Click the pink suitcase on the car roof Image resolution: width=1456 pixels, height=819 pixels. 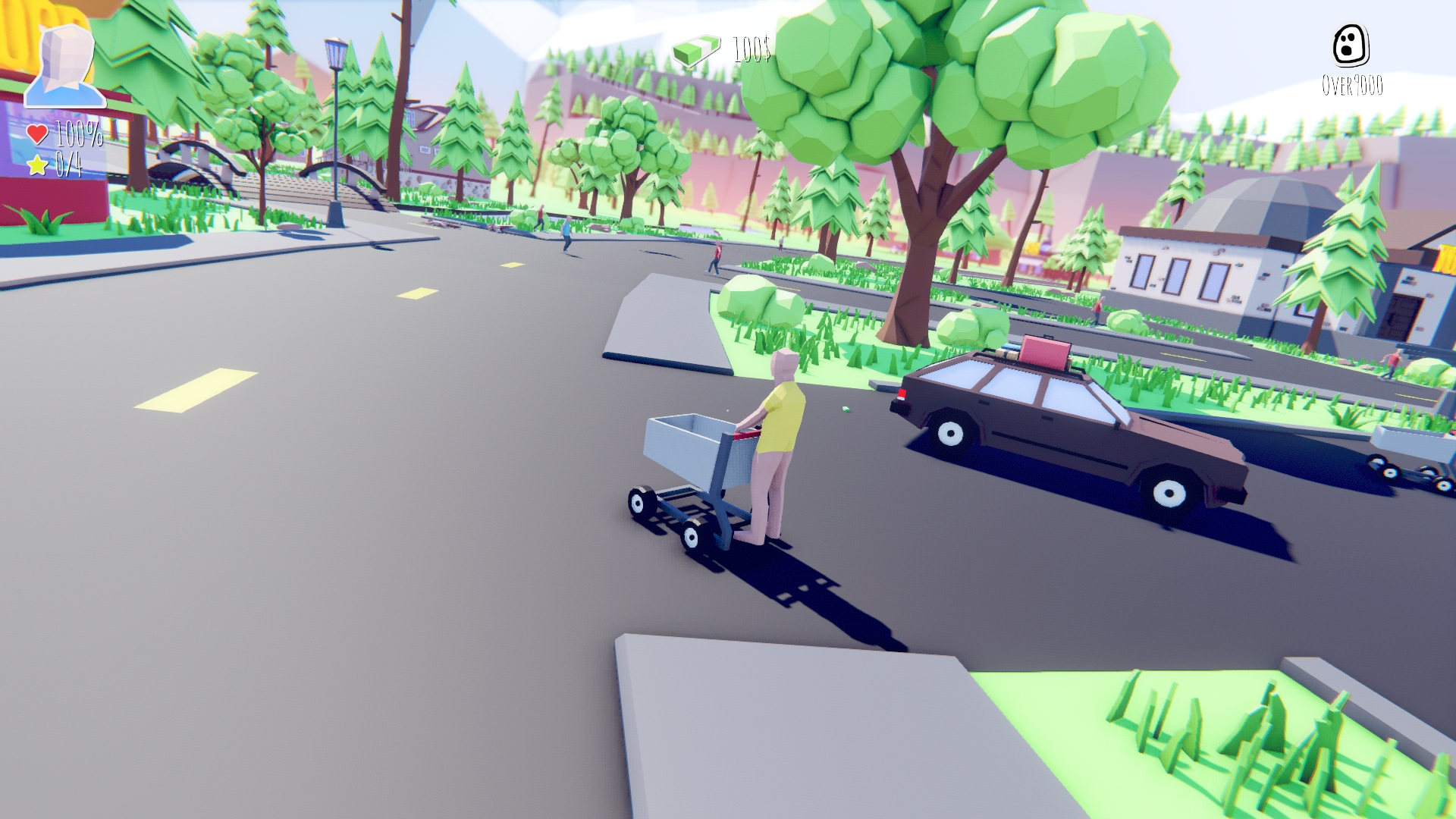(x=1046, y=350)
